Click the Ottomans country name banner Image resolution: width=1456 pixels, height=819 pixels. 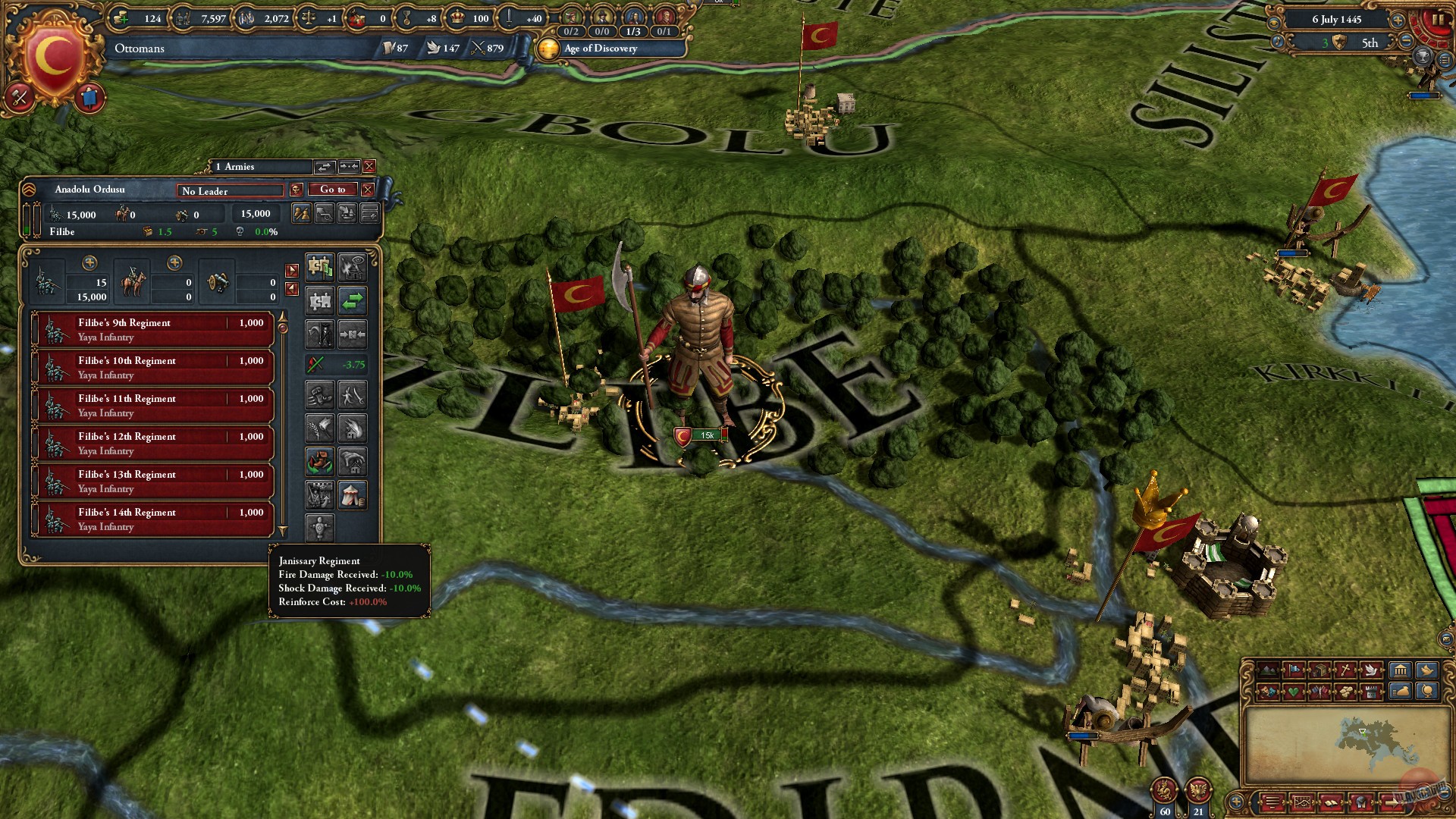(x=138, y=49)
